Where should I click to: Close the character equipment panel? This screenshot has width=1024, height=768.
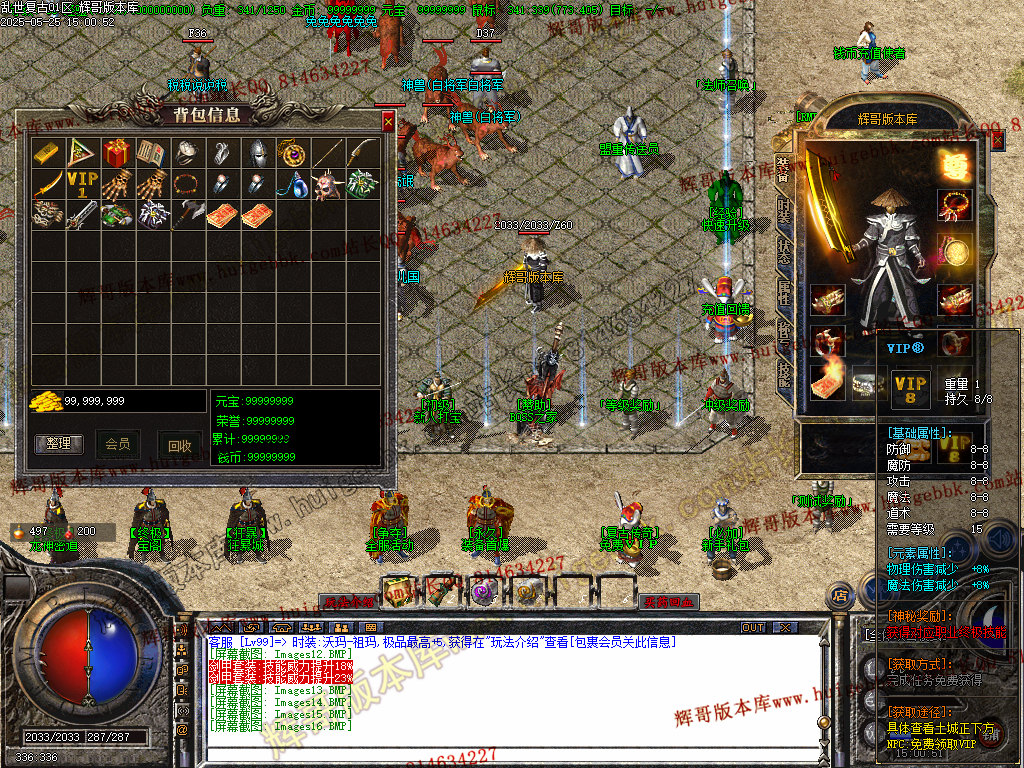coord(997,141)
